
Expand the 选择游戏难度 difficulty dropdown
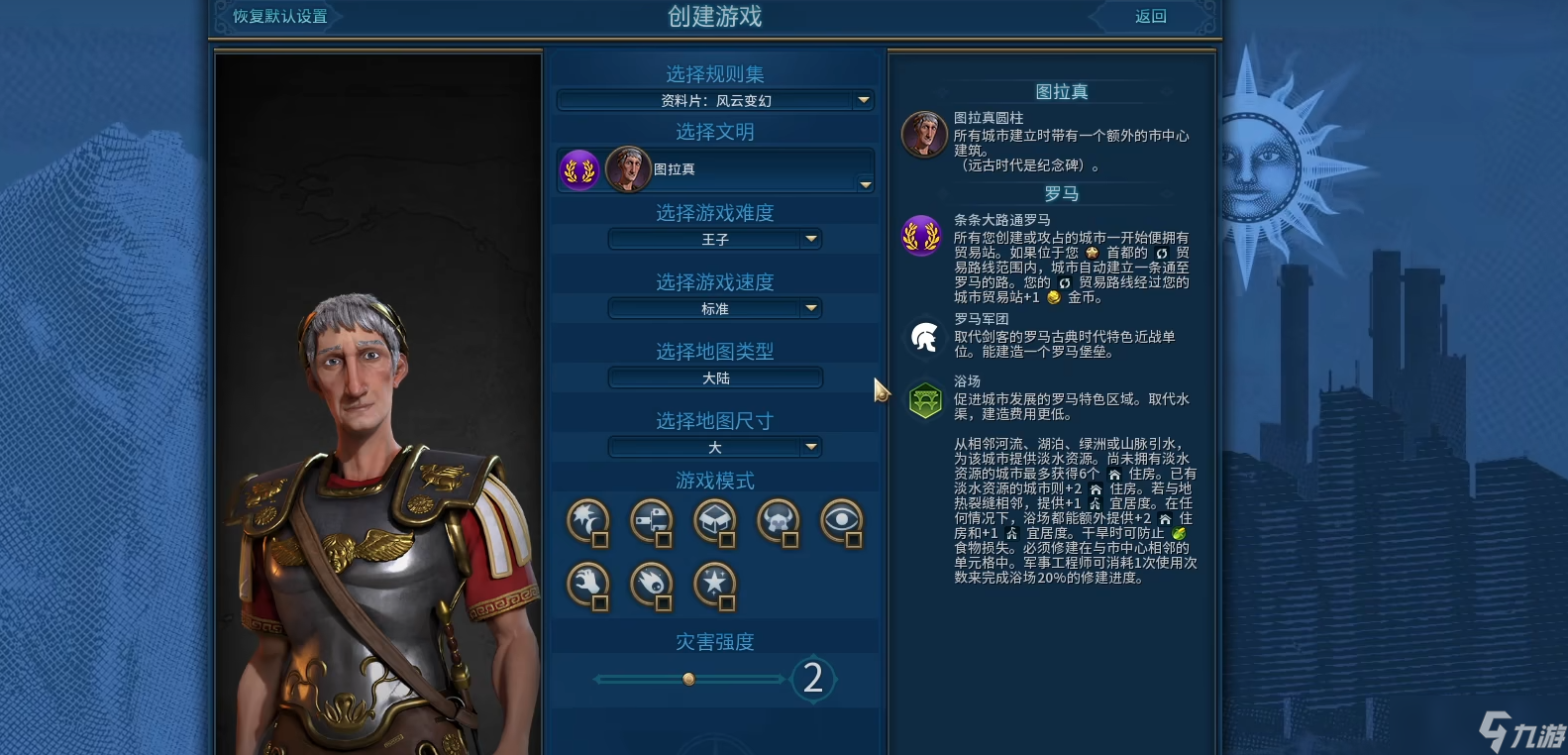coord(713,239)
